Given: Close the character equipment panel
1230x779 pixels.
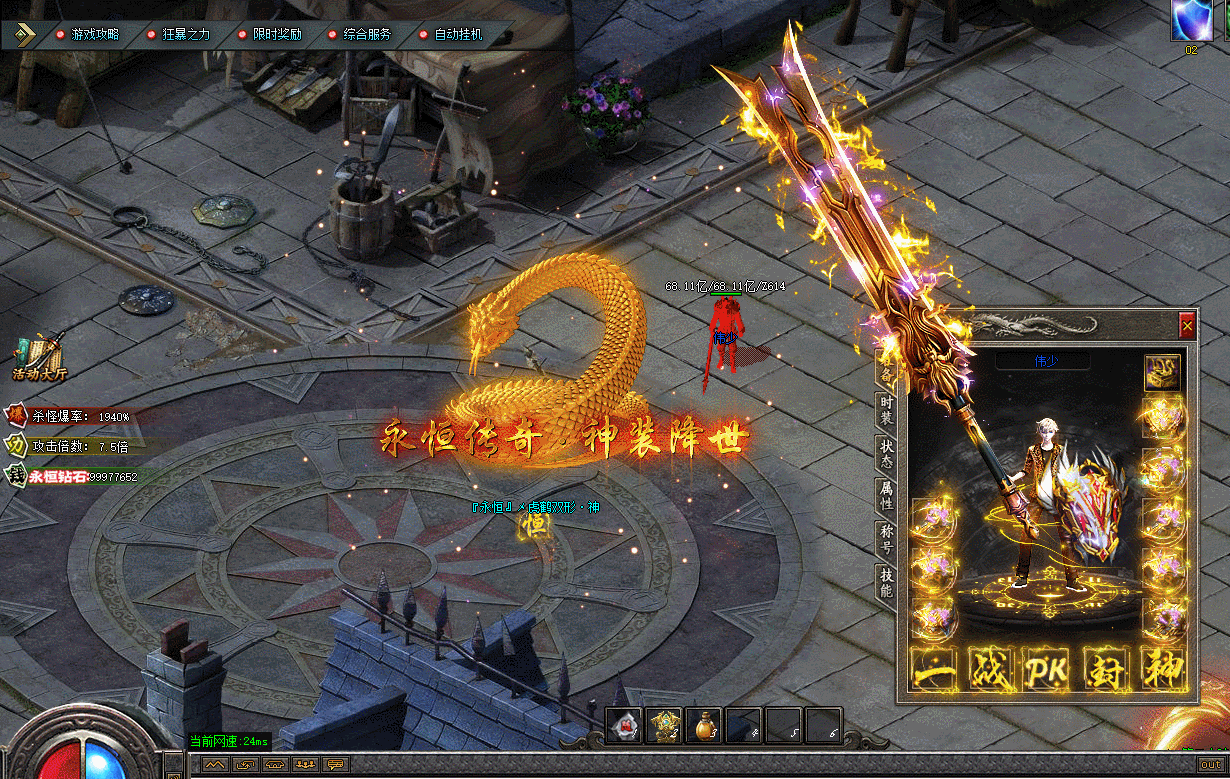Looking at the screenshot, I should point(1187,325).
